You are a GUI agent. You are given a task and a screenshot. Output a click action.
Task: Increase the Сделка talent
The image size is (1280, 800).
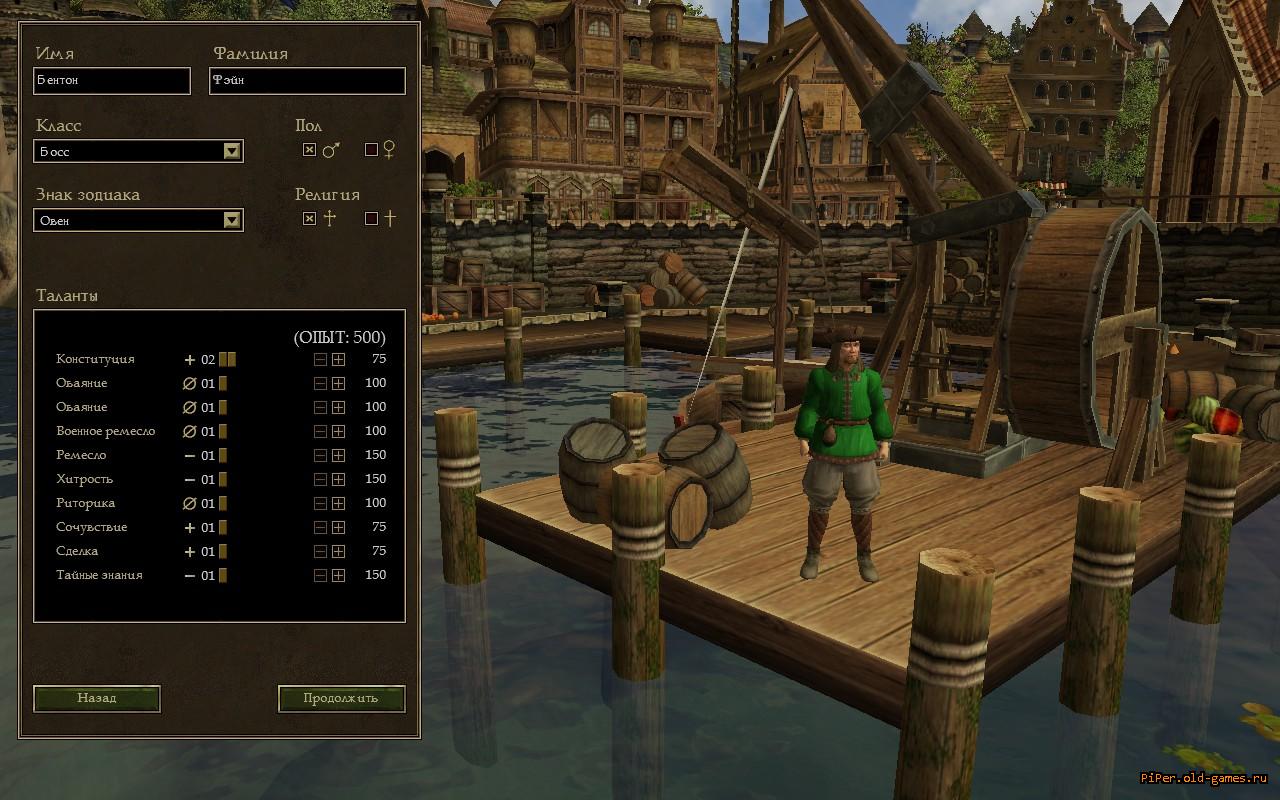(339, 552)
